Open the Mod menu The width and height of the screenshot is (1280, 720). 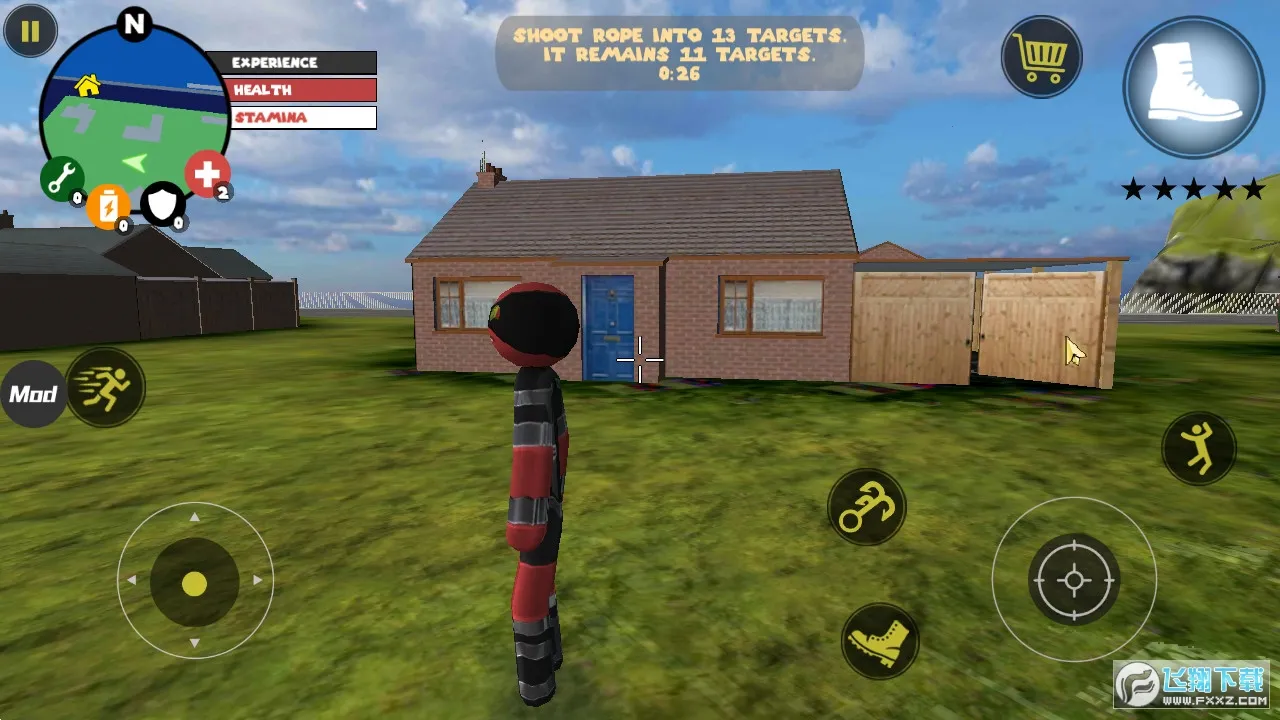33,394
